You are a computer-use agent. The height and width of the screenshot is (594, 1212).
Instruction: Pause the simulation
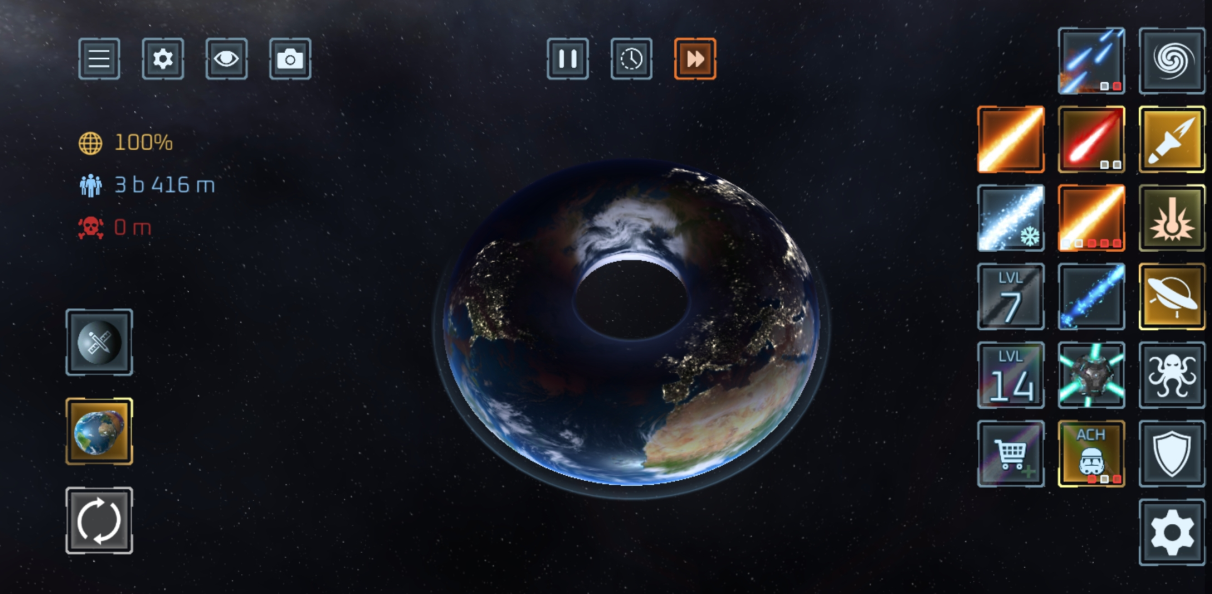(567, 59)
